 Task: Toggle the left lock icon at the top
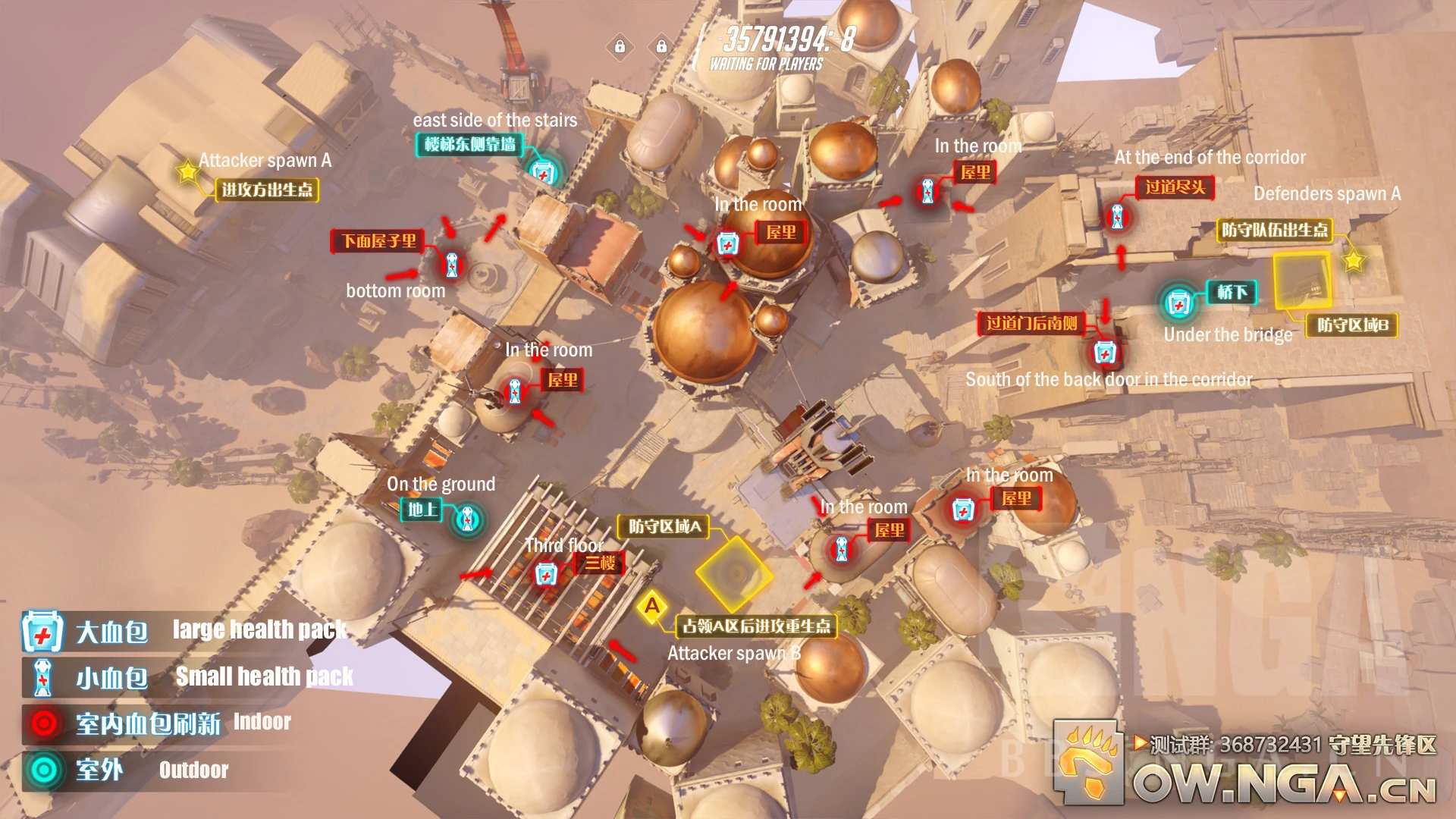pos(620,47)
